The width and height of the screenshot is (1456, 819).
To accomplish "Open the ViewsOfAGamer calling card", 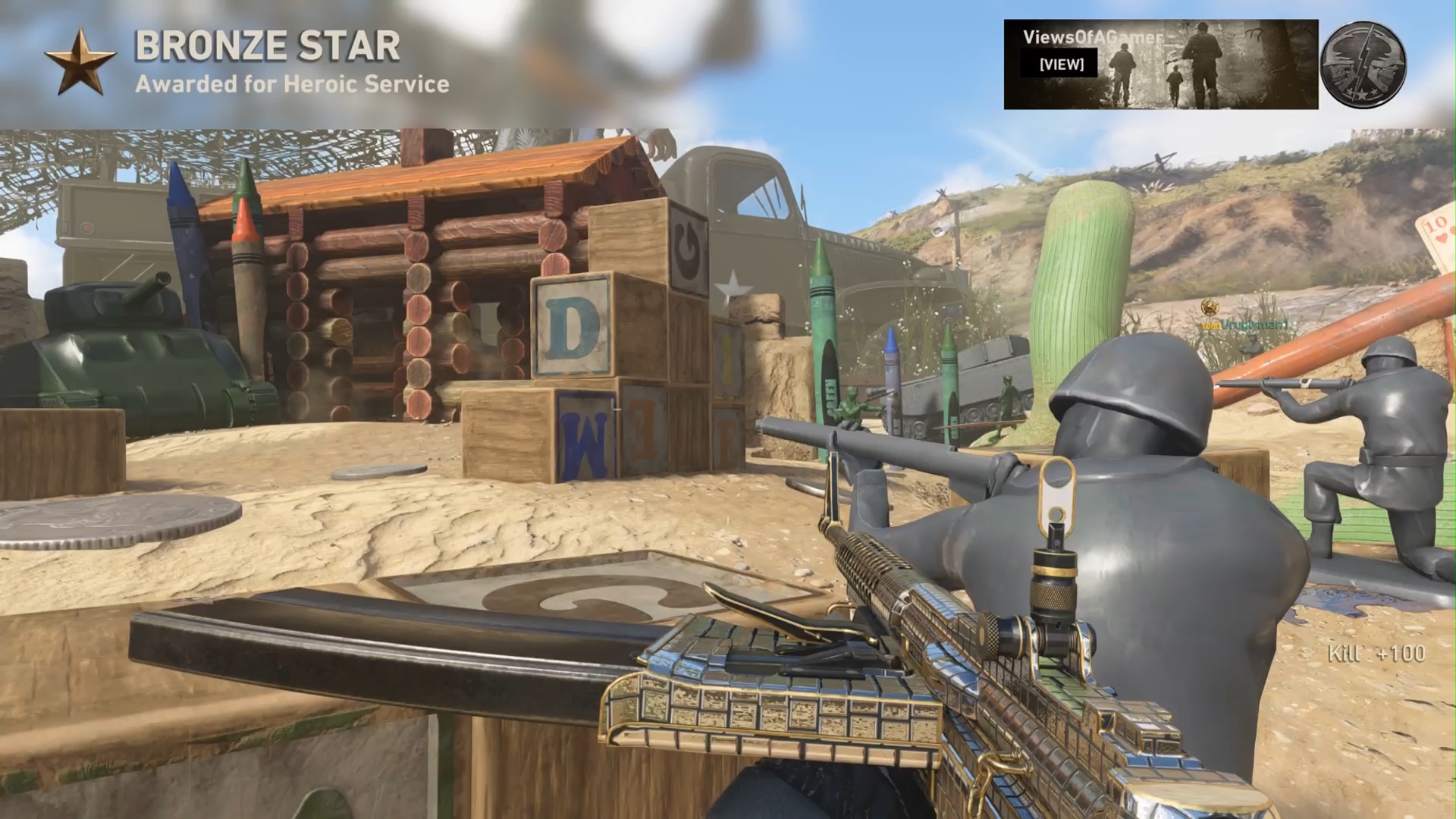I will click(x=1160, y=64).
